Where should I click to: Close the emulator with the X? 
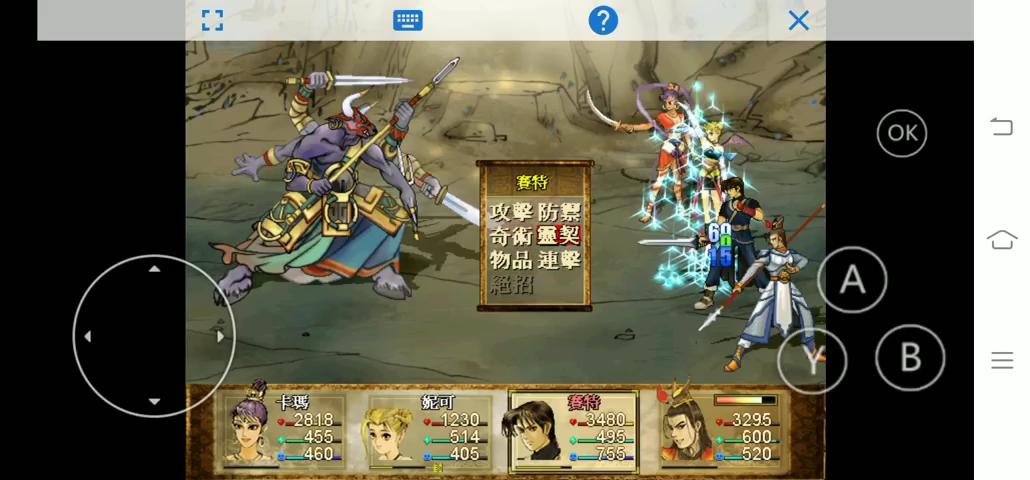tap(798, 20)
